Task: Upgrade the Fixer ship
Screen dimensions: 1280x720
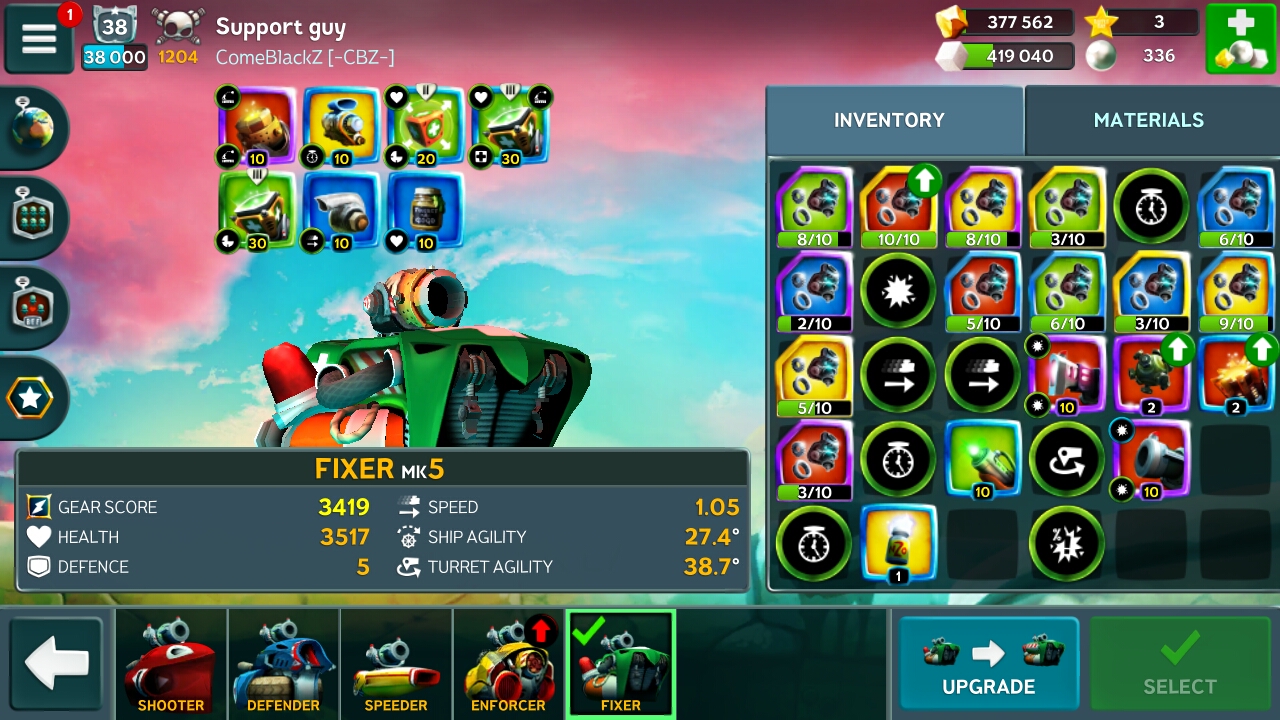Action: (x=988, y=663)
